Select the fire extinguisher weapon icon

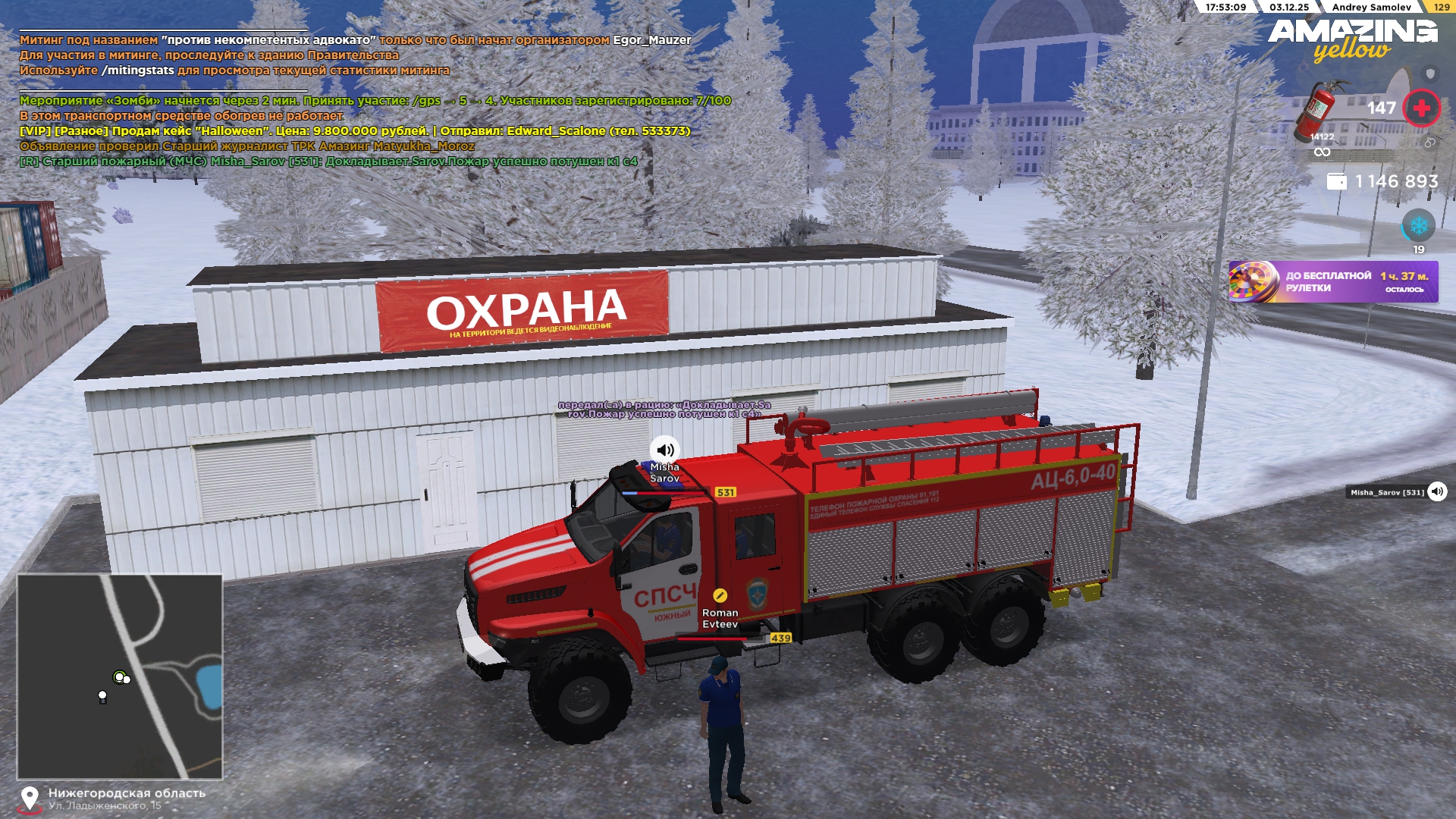point(1320,111)
